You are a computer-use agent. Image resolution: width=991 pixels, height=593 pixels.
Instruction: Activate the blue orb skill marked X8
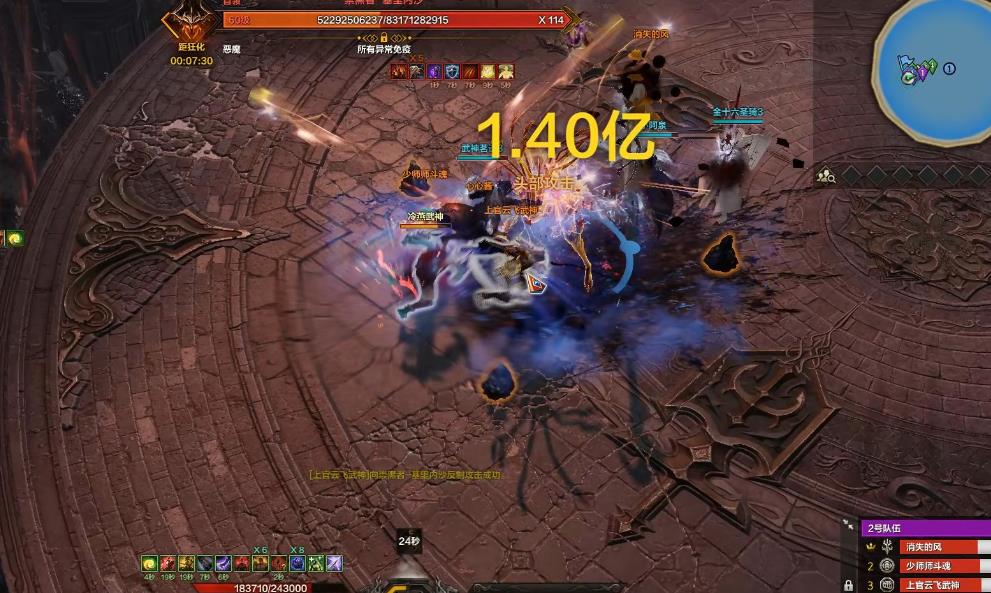[x=297, y=564]
